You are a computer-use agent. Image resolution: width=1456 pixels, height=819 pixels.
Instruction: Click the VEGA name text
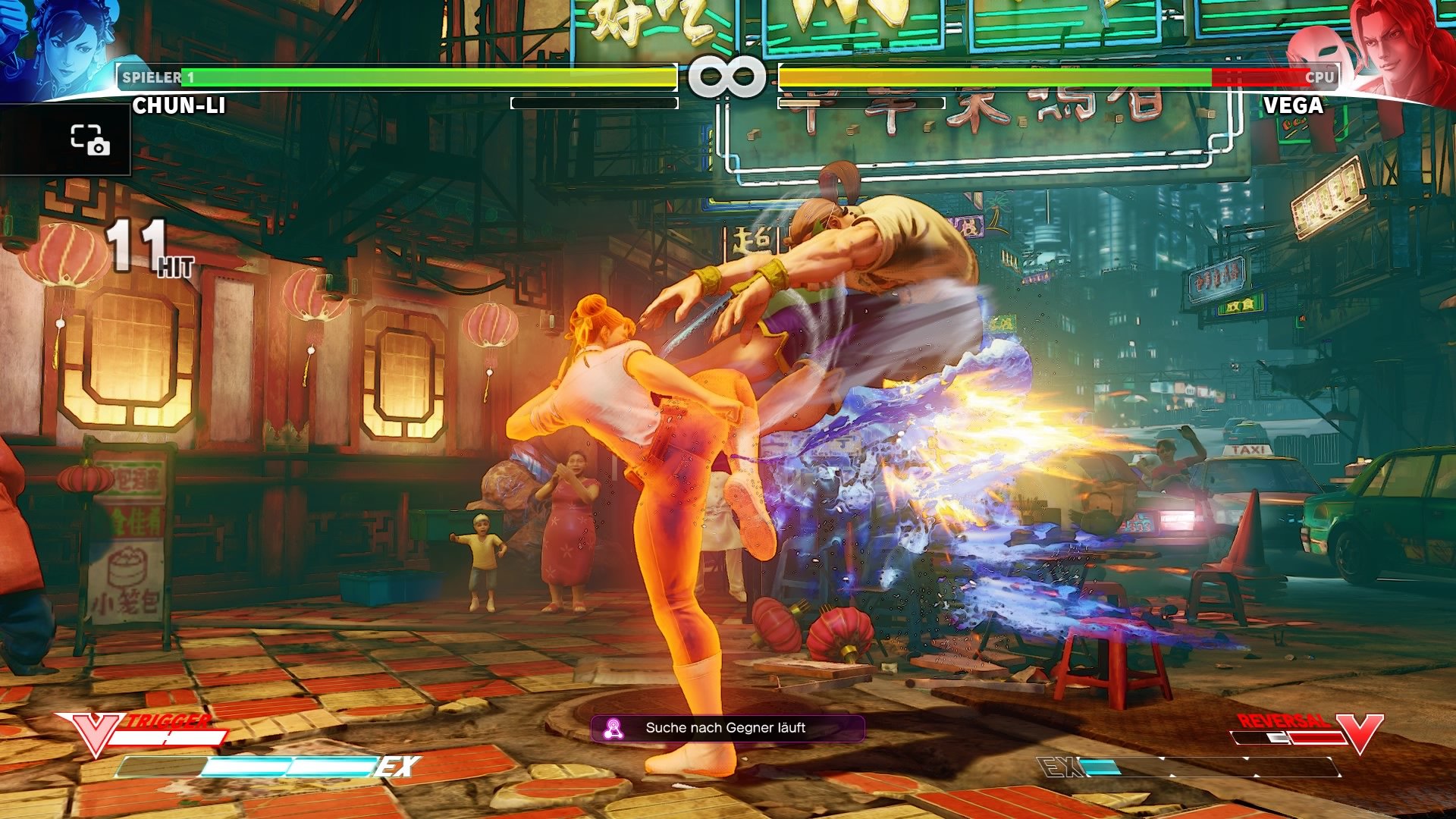1293,106
